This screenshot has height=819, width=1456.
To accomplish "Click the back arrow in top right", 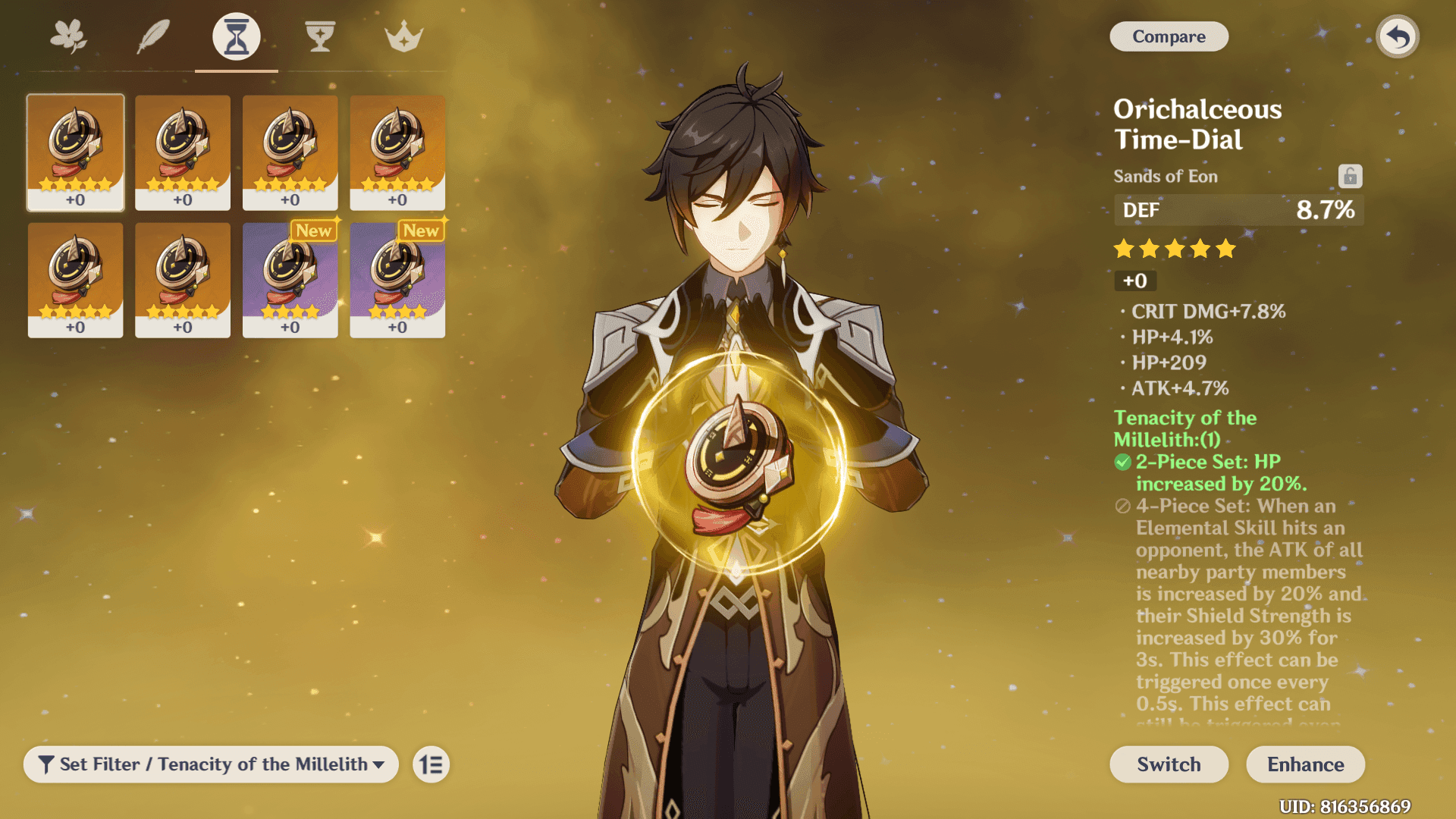I will click(x=1398, y=36).
